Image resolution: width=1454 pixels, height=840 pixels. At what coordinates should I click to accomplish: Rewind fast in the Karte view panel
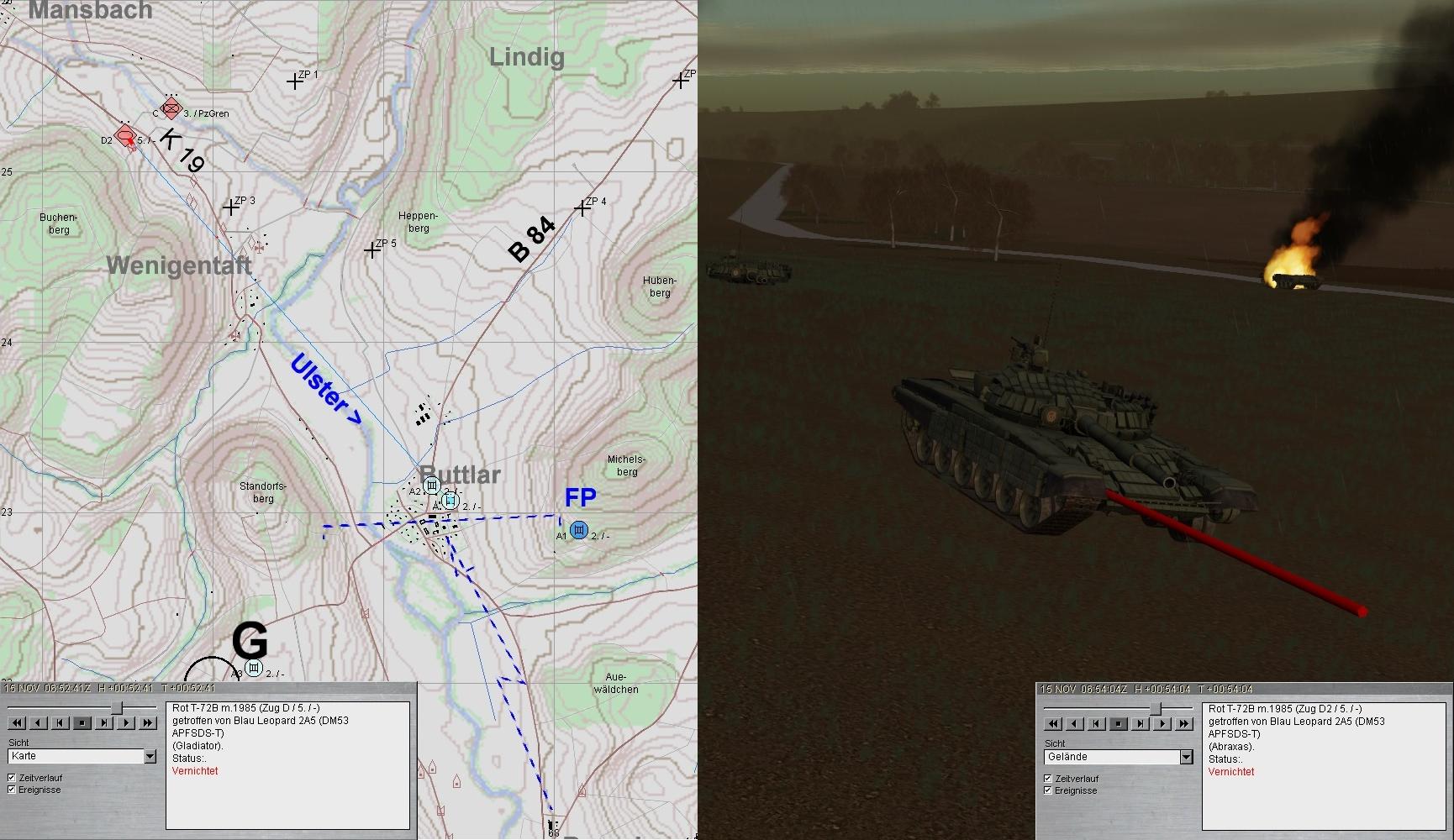click(17, 722)
